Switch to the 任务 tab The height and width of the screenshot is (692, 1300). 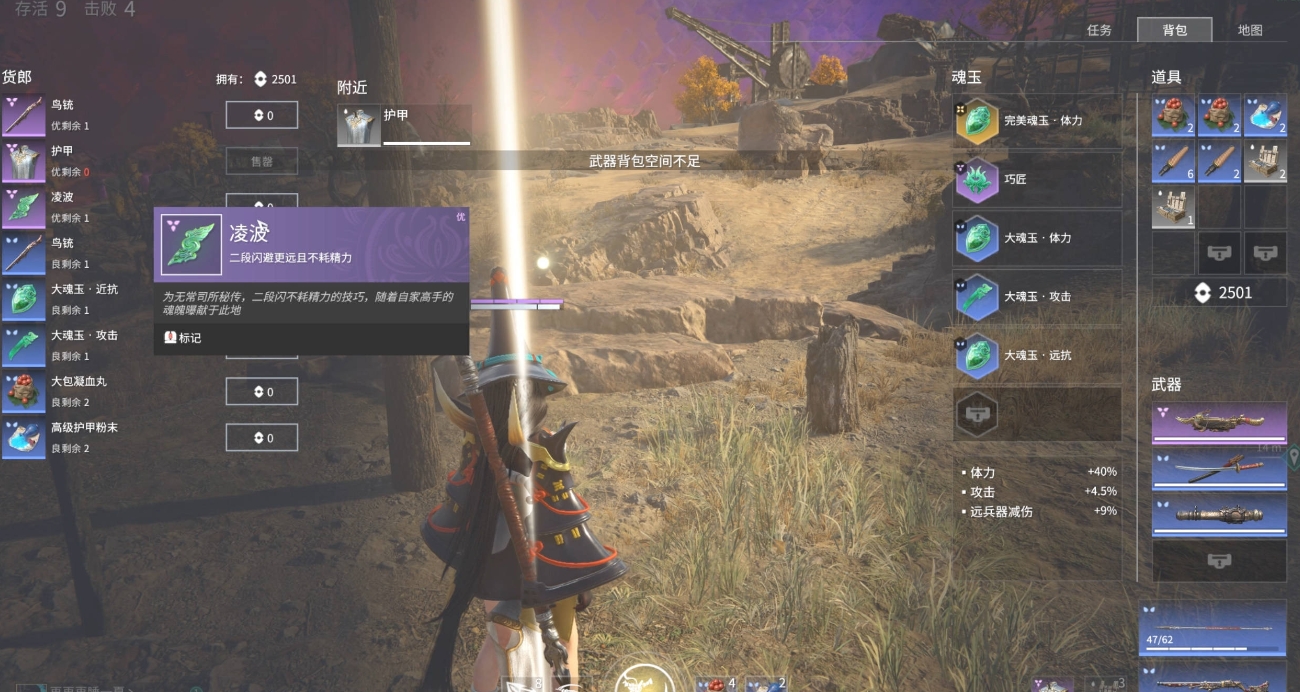(1099, 30)
